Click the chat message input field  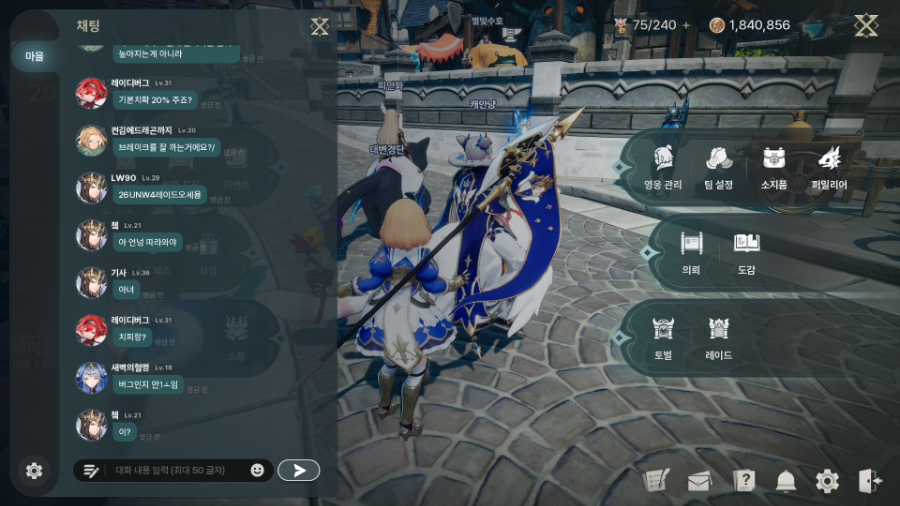[170, 470]
